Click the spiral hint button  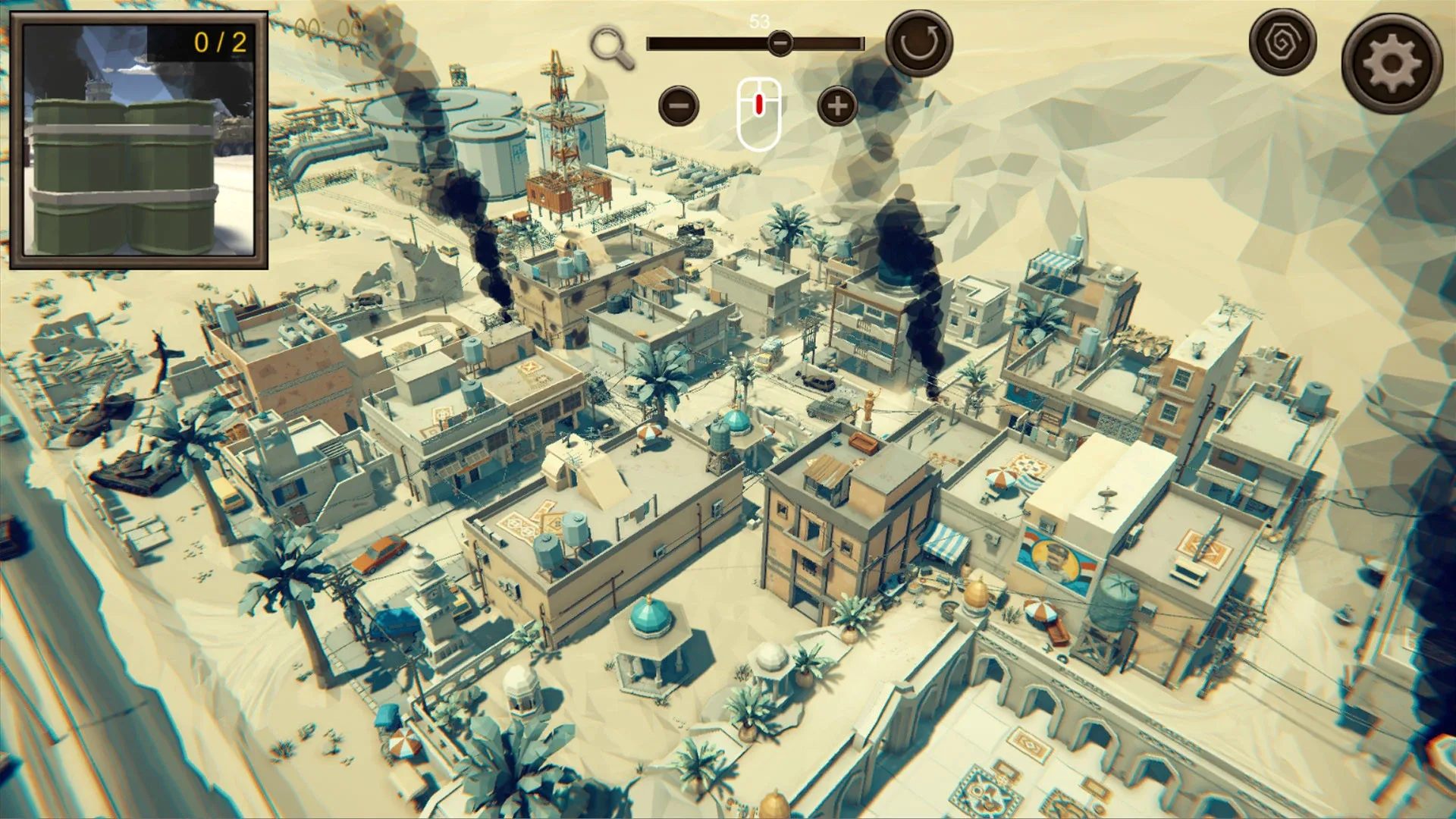point(1282,42)
